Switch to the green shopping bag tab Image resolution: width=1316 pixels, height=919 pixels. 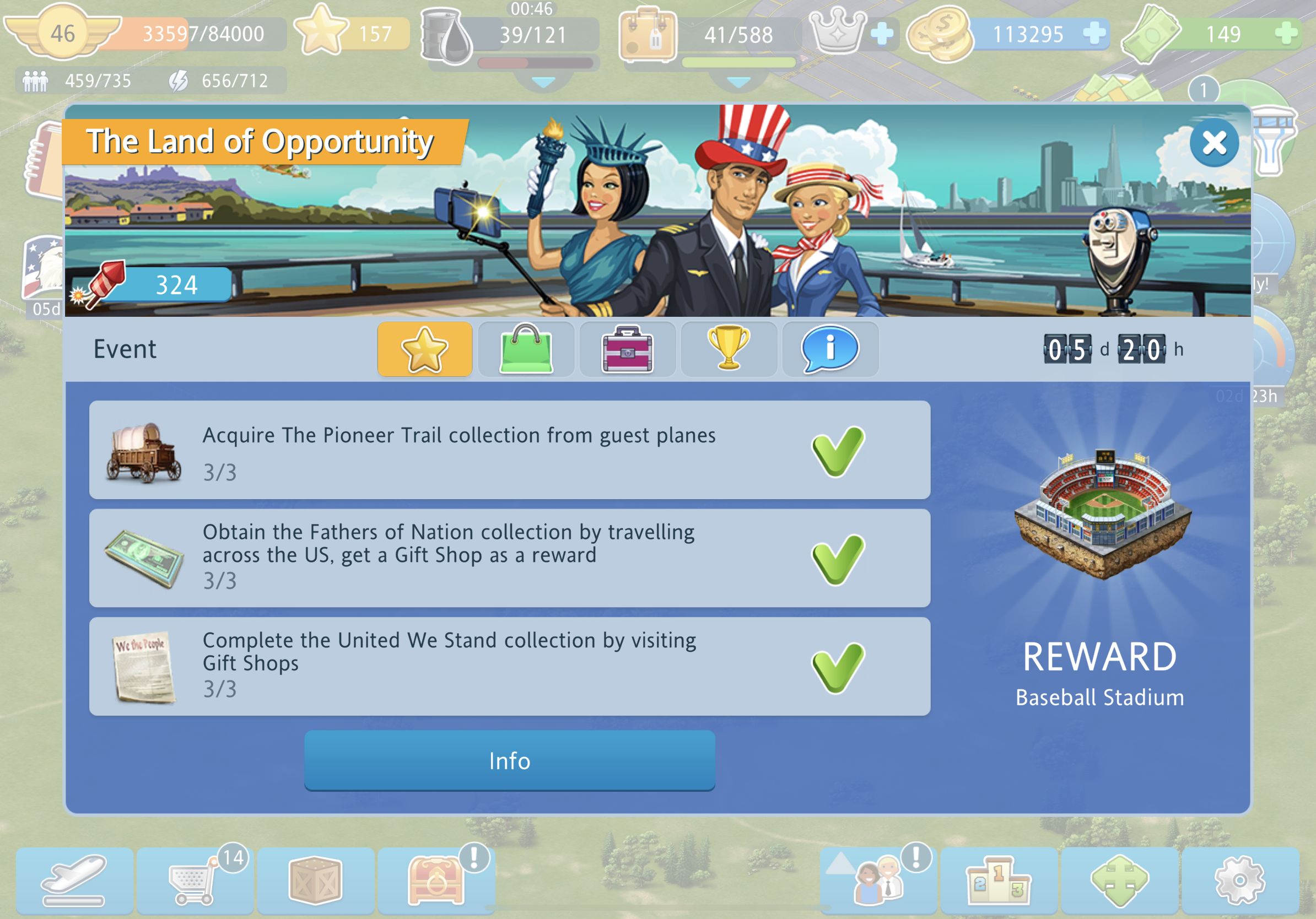pyautogui.click(x=526, y=349)
